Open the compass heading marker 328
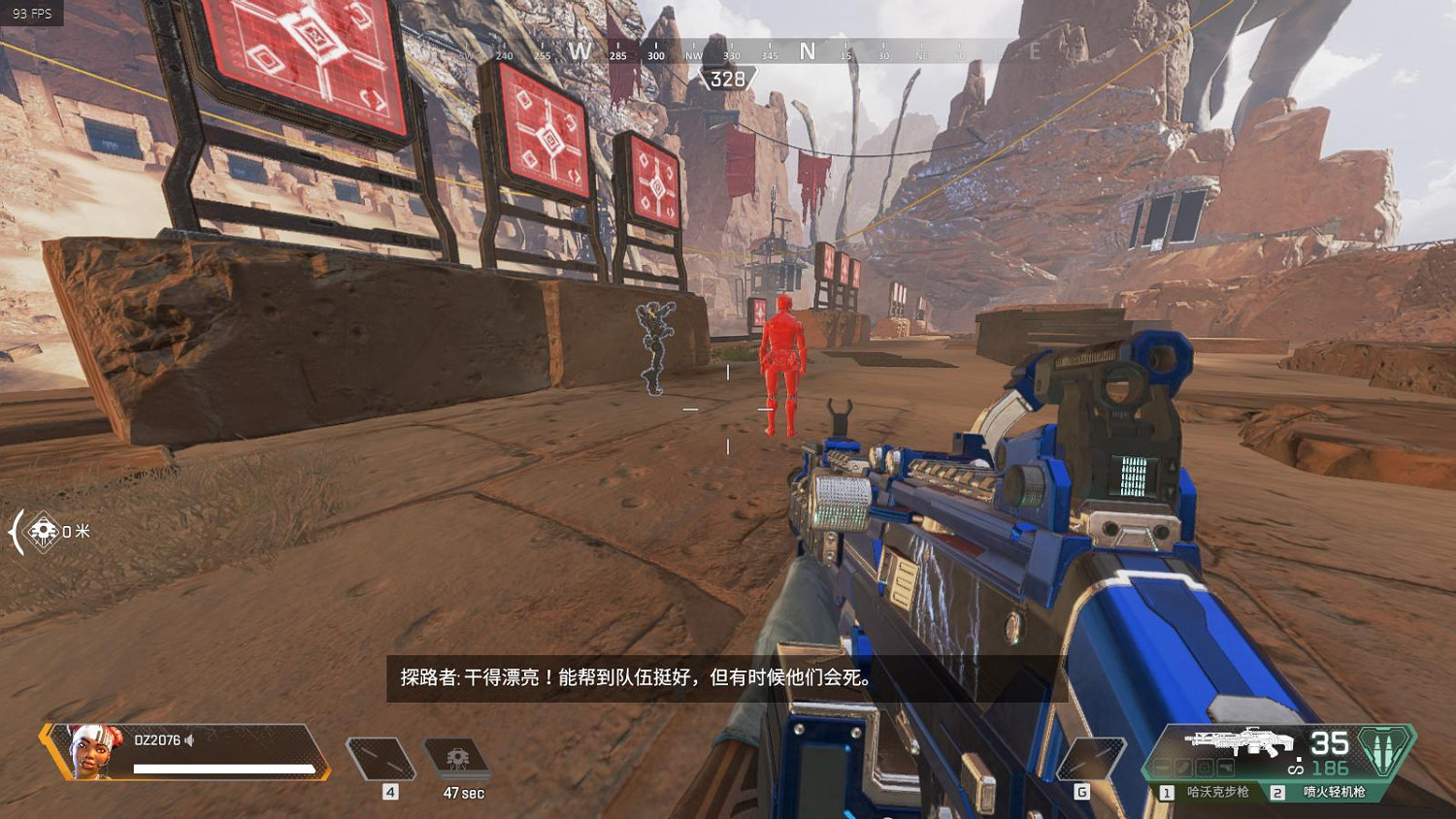This screenshot has width=1456, height=819. (x=727, y=78)
